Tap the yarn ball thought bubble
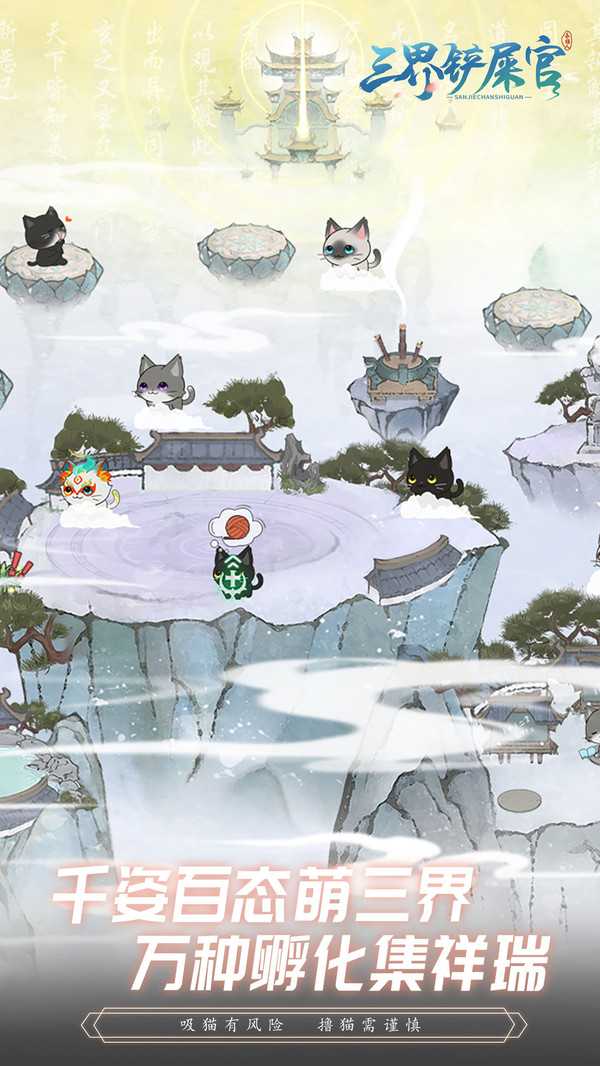600x1066 pixels. click(x=229, y=527)
